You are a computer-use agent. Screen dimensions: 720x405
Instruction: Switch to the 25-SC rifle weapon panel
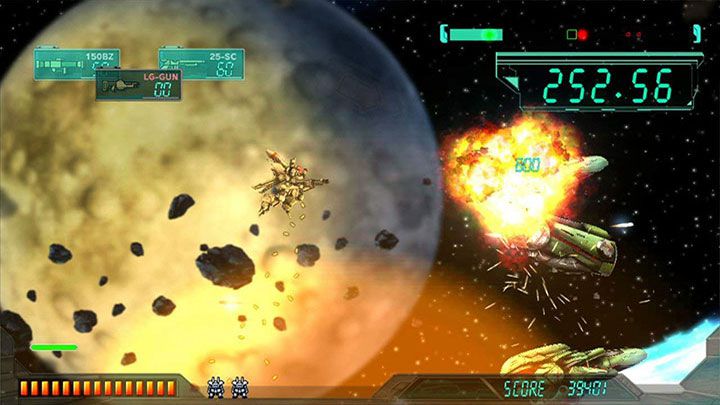coord(205,63)
